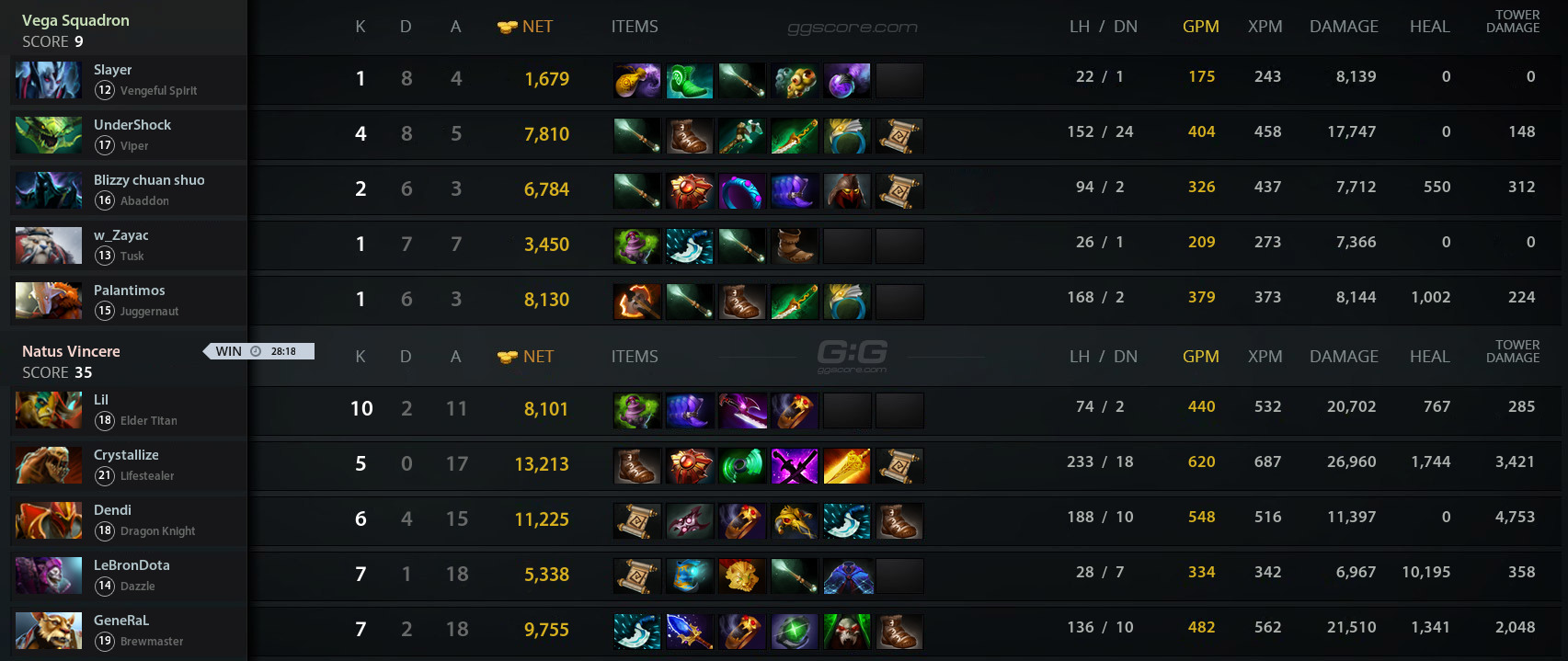Inspect Slayer's green Tranquil Boots item
The height and width of the screenshot is (661, 1568).
click(690, 81)
